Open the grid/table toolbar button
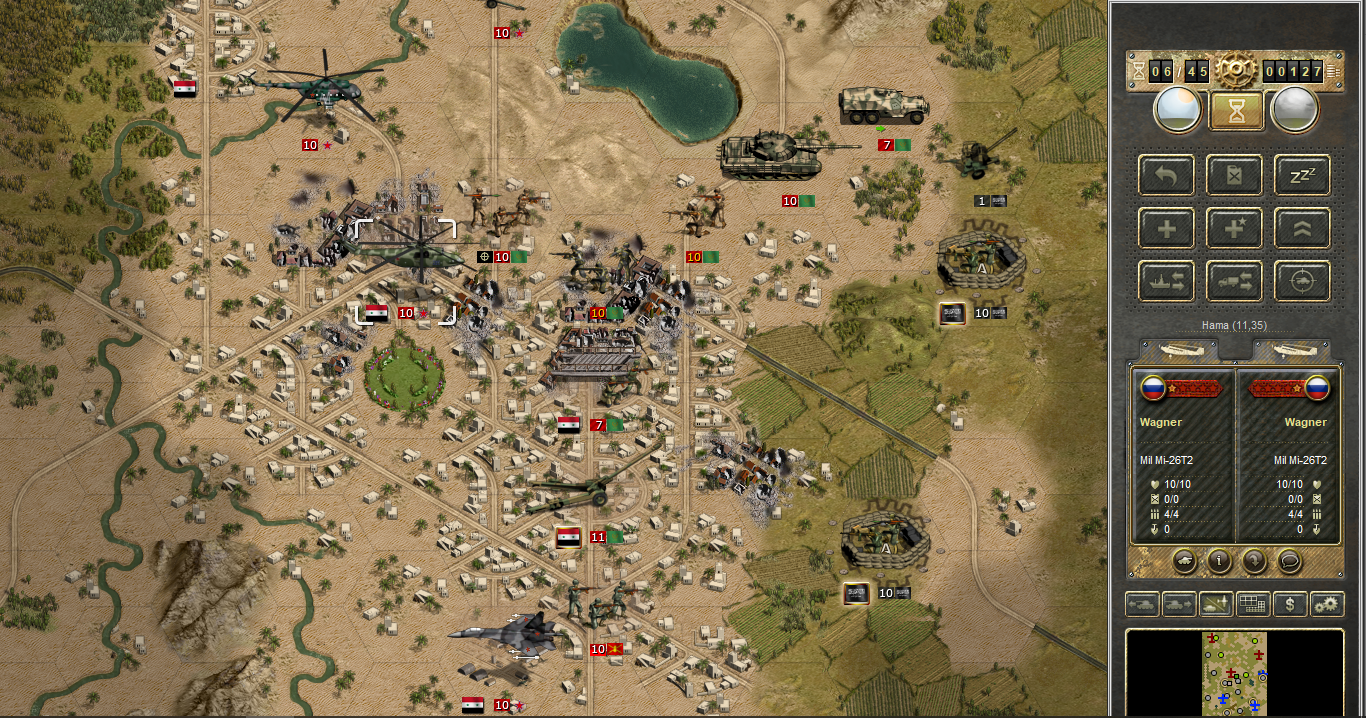 1252,604
